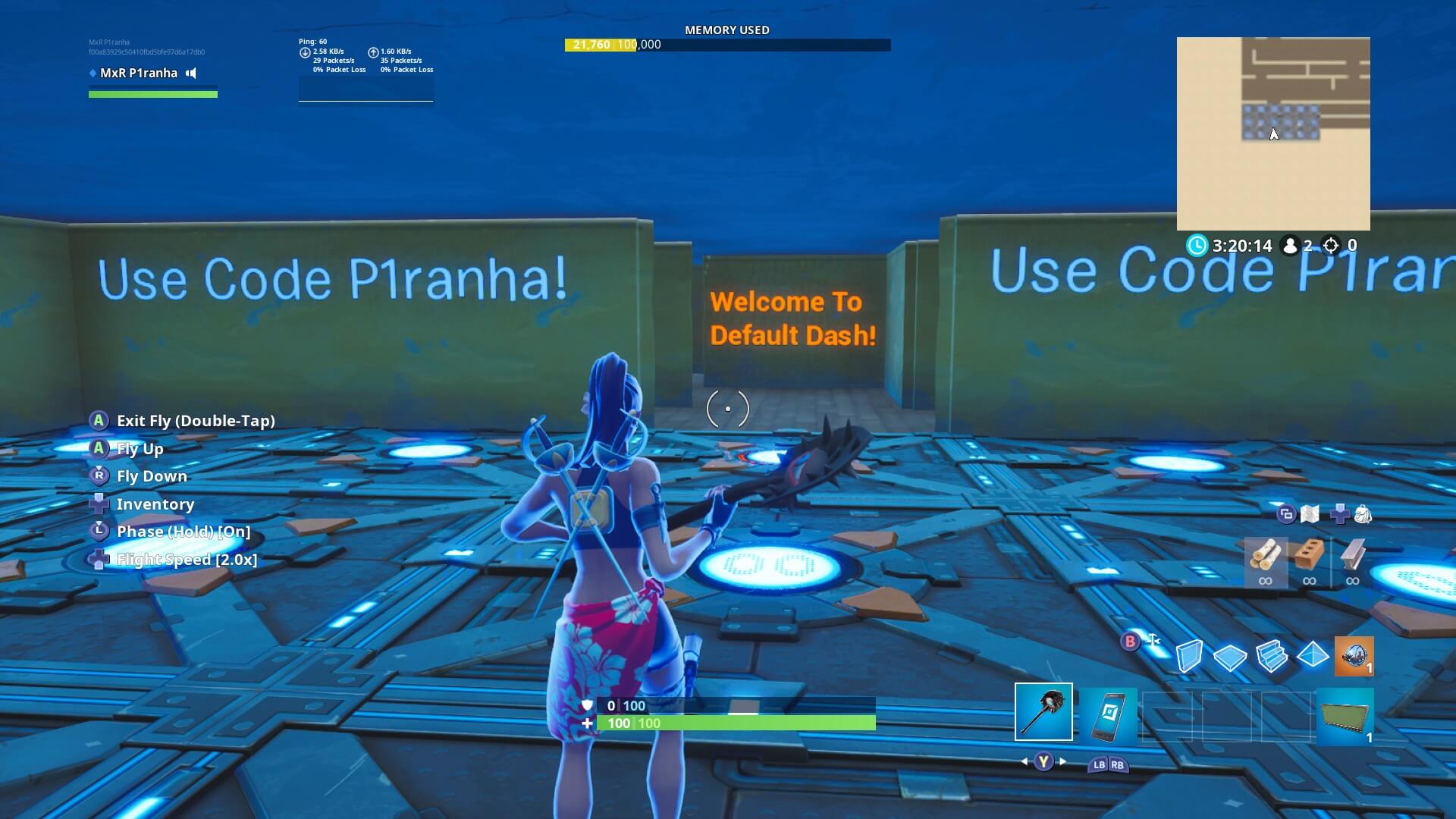
Task: Select the floor building piece icon
Action: tap(1231, 655)
